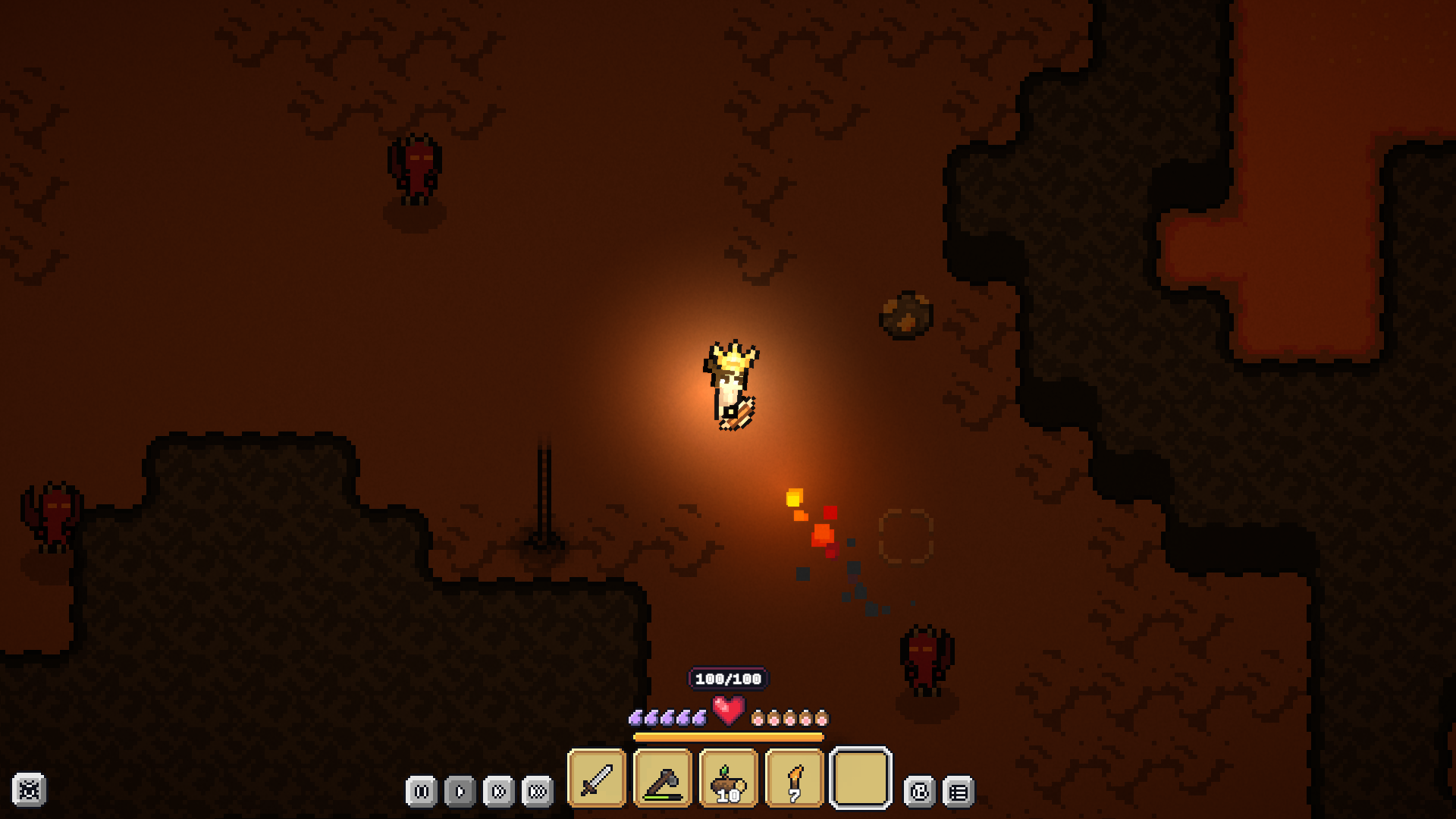Screen dimensions: 1456x819
Task: Open the list menu button
Action: pos(959,792)
